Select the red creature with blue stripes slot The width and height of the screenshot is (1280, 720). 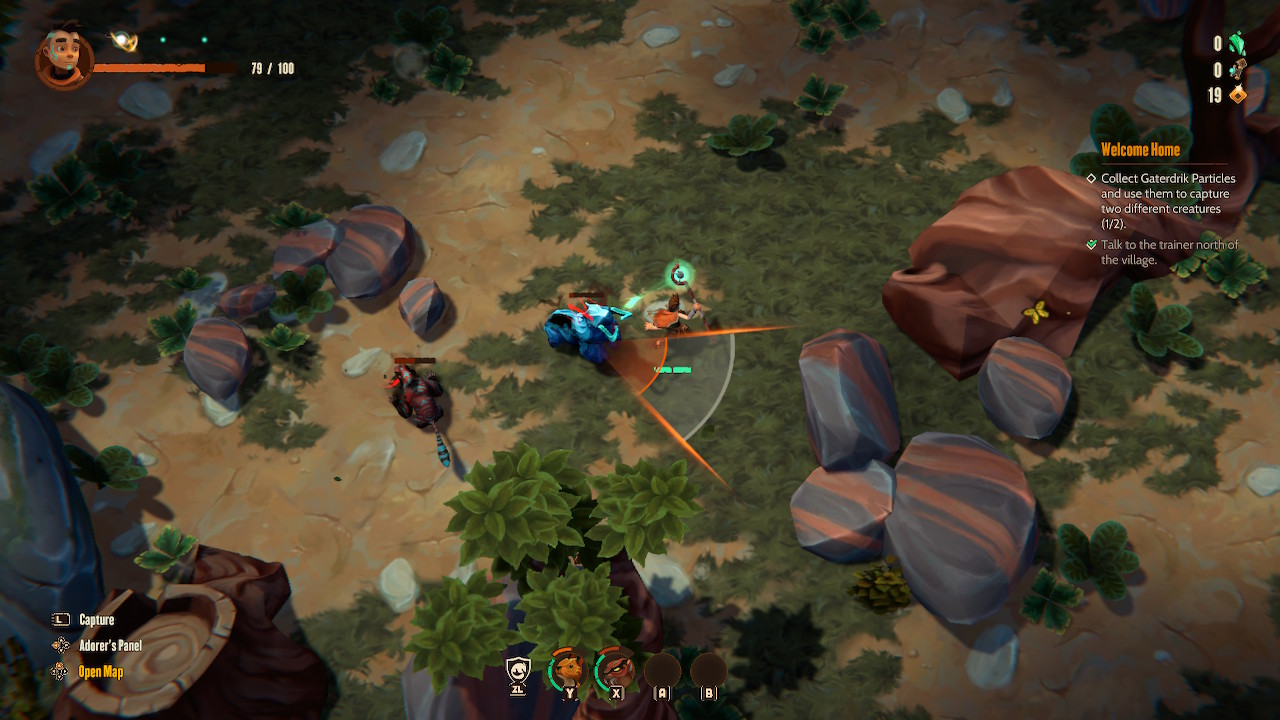coord(616,669)
